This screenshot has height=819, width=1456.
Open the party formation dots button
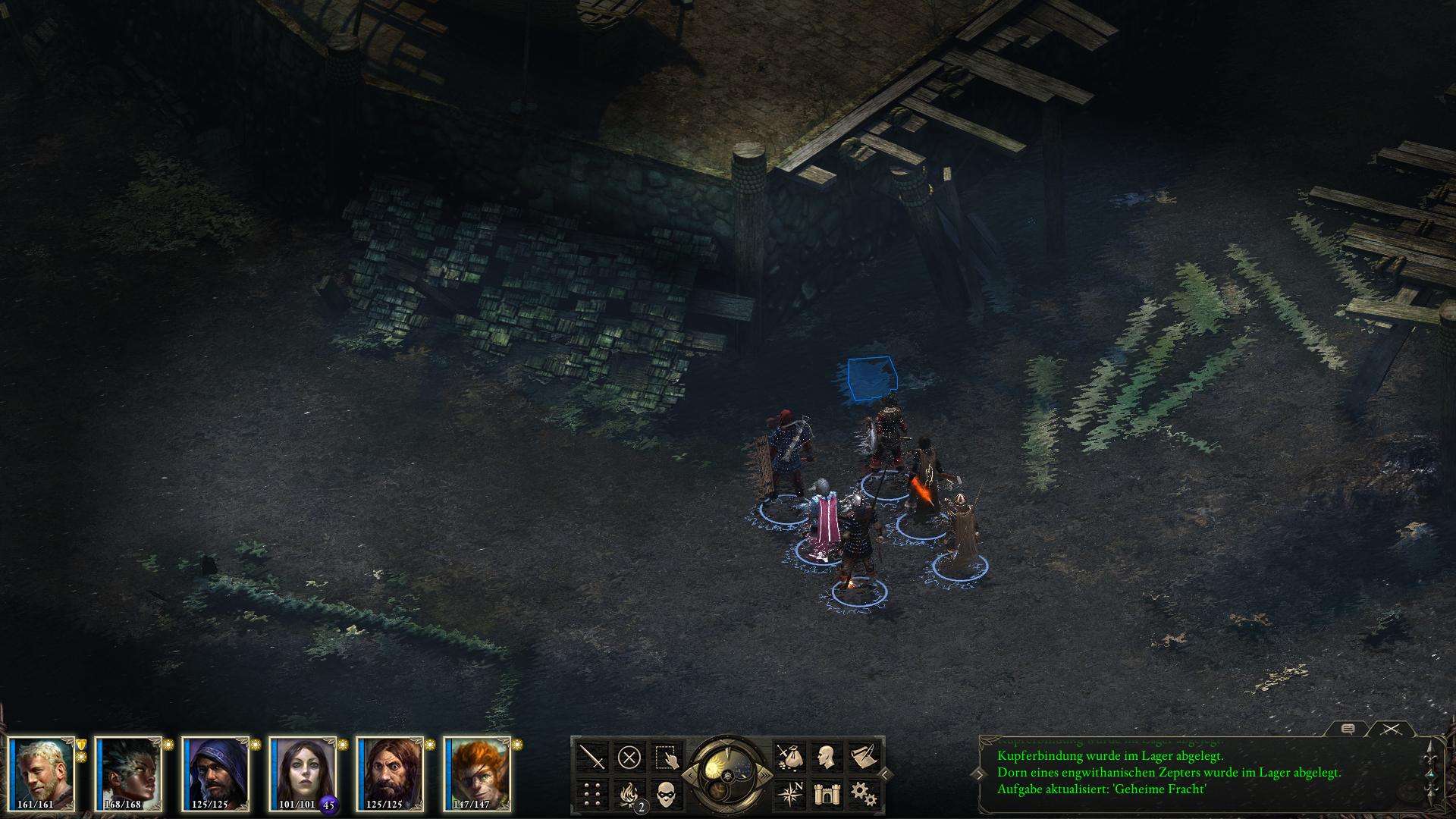coord(591,794)
